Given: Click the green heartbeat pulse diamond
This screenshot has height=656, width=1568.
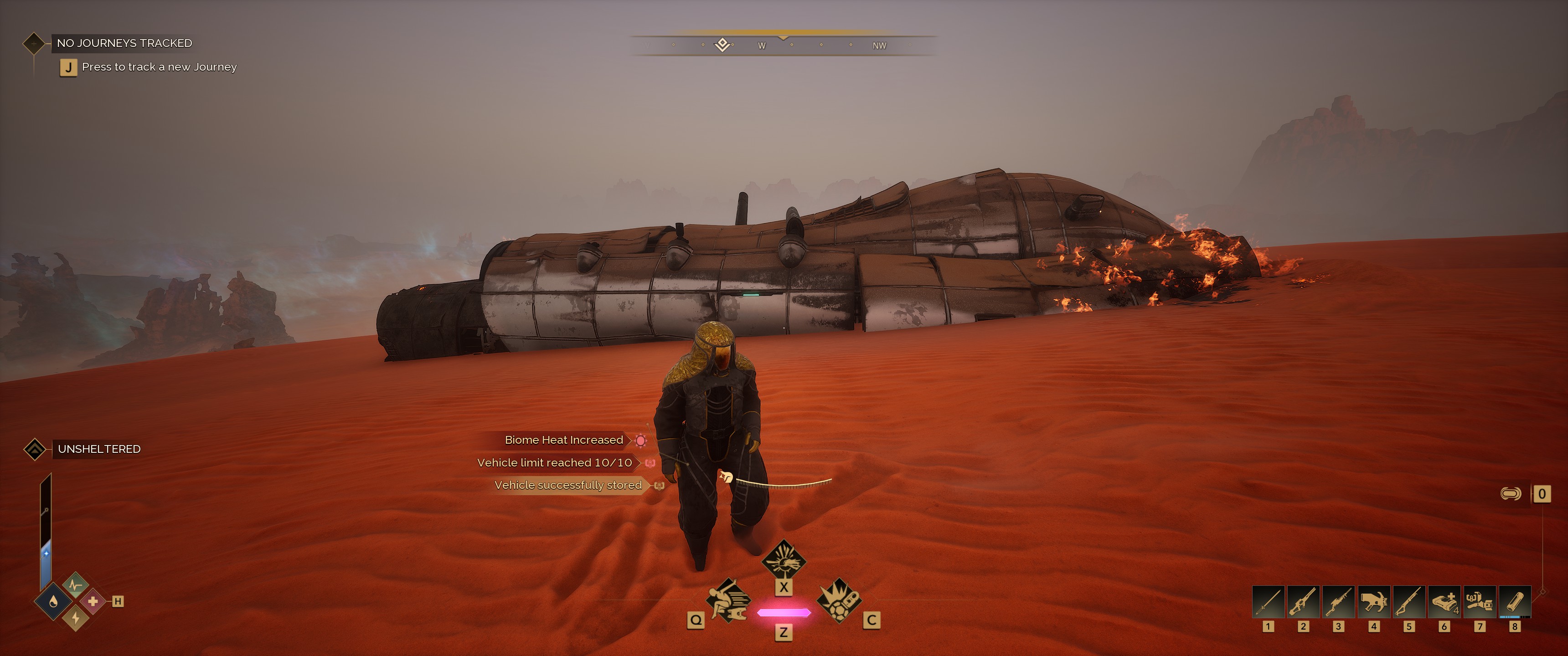Looking at the screenshot, I should pos(76,585).
